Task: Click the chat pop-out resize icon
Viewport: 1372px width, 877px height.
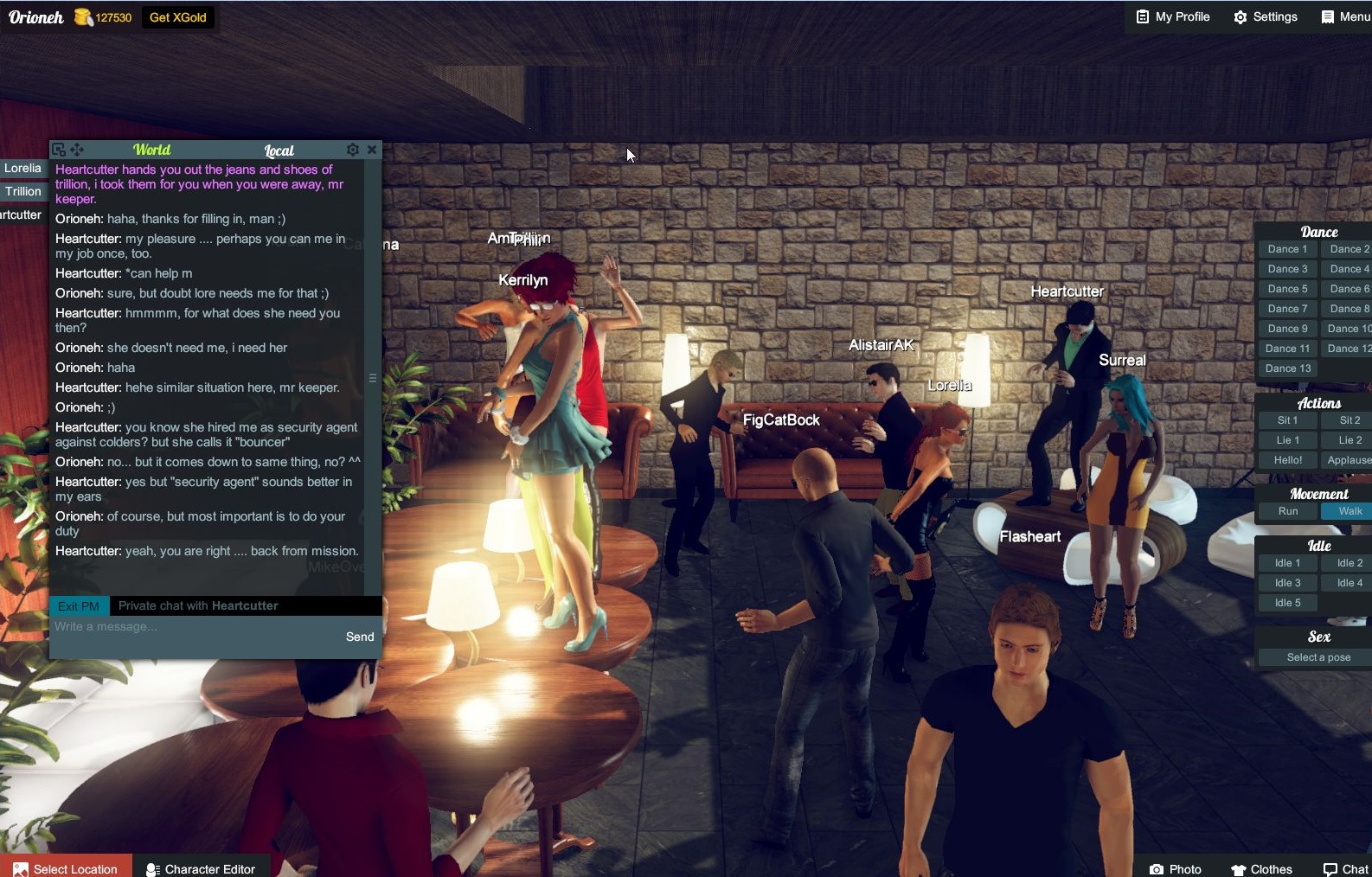Action: tap(58, 149)
